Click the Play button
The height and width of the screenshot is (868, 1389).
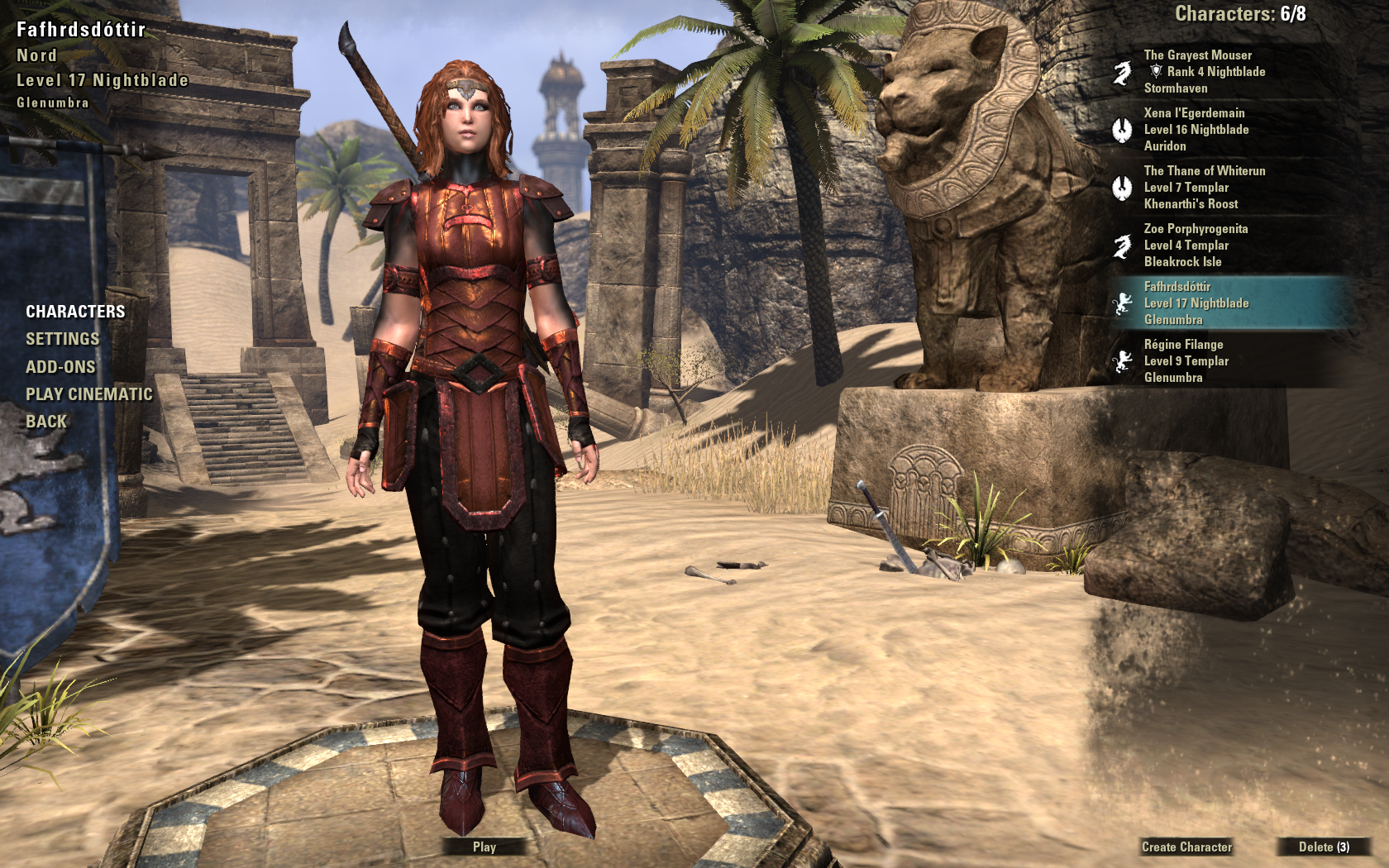[x=484, y=847]
